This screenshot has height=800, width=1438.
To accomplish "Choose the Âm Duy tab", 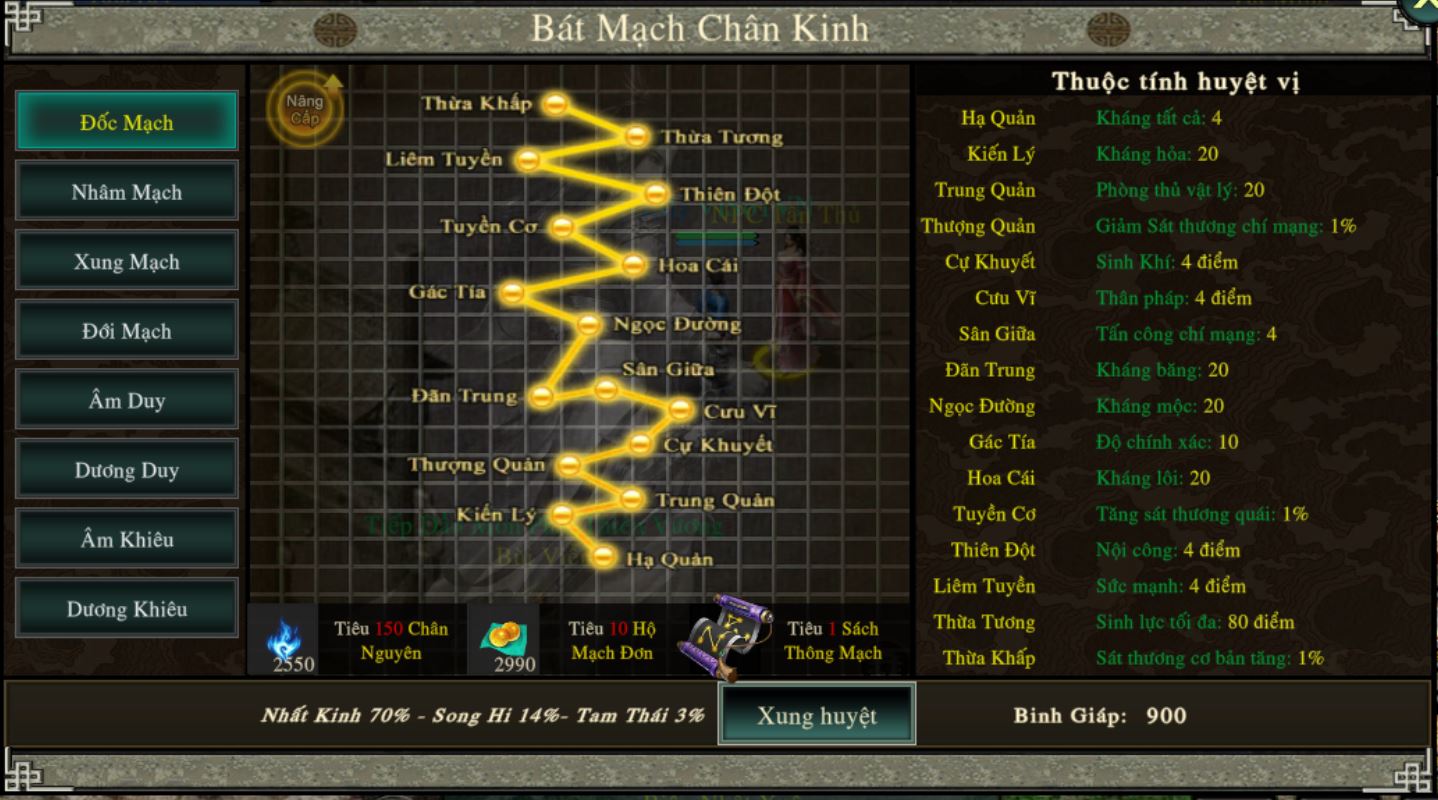I will point(127,401).
